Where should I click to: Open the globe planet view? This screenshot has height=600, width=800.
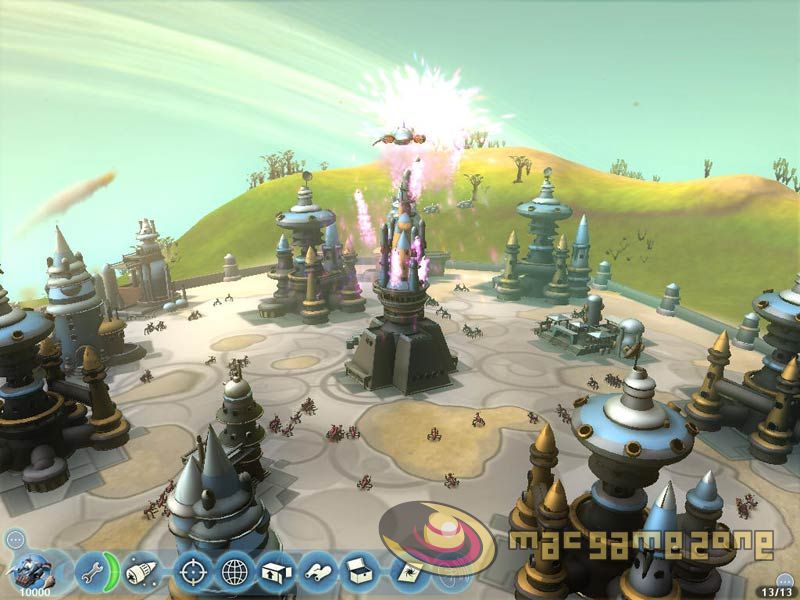coord(233,572)
